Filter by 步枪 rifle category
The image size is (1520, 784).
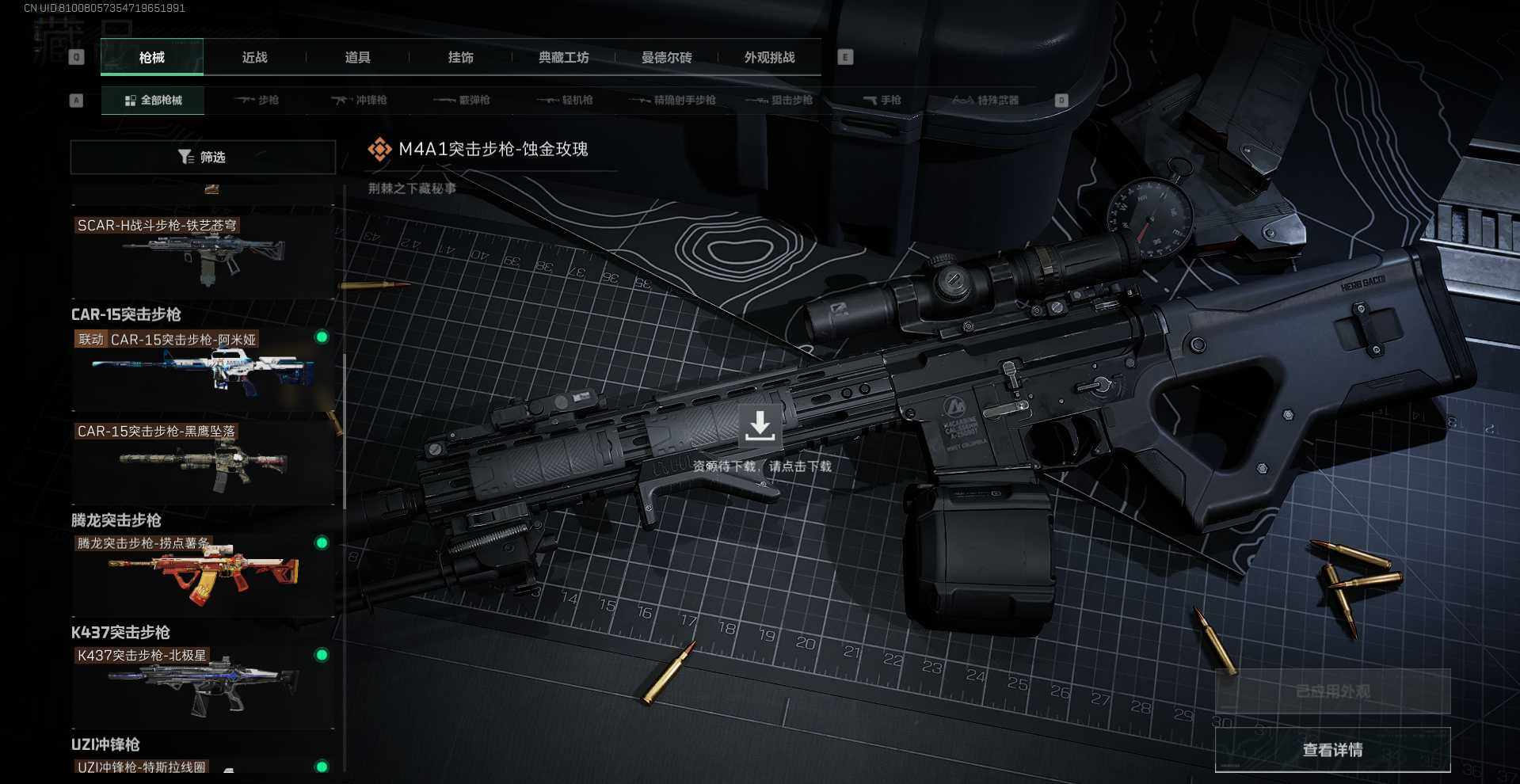(257, 101)
